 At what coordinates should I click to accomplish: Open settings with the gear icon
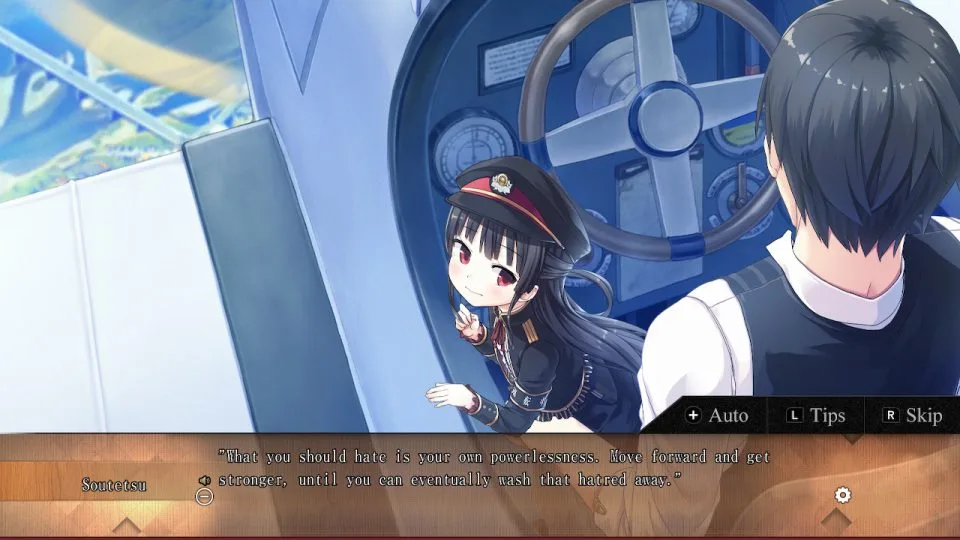pyautogui.click(x=842, y=495)
